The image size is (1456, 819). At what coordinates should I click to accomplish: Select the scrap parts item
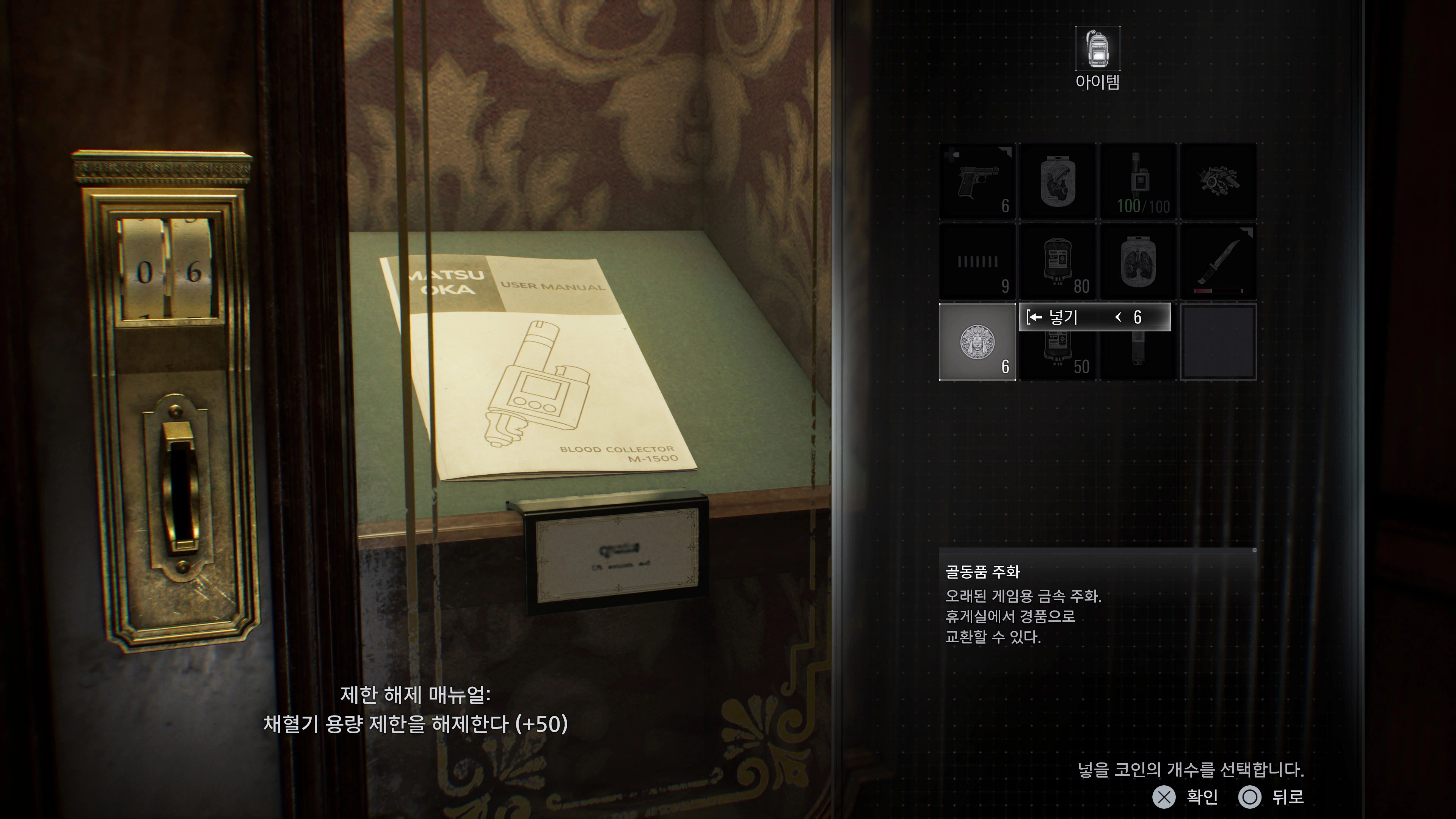tap(1219, 181)
